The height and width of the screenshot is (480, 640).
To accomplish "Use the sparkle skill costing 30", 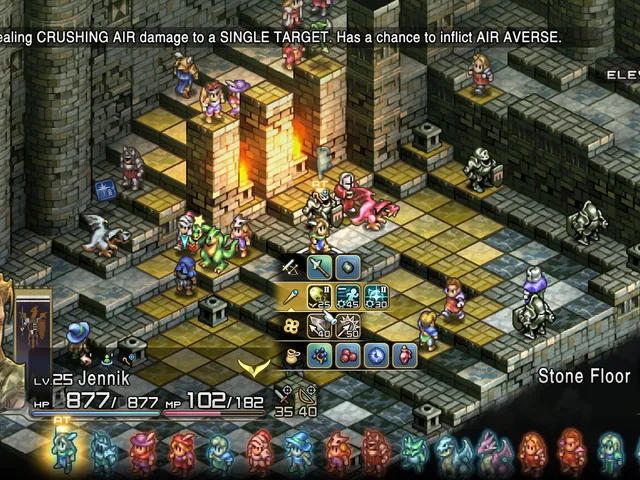I will pyautogui.click(x=375, y=296).
